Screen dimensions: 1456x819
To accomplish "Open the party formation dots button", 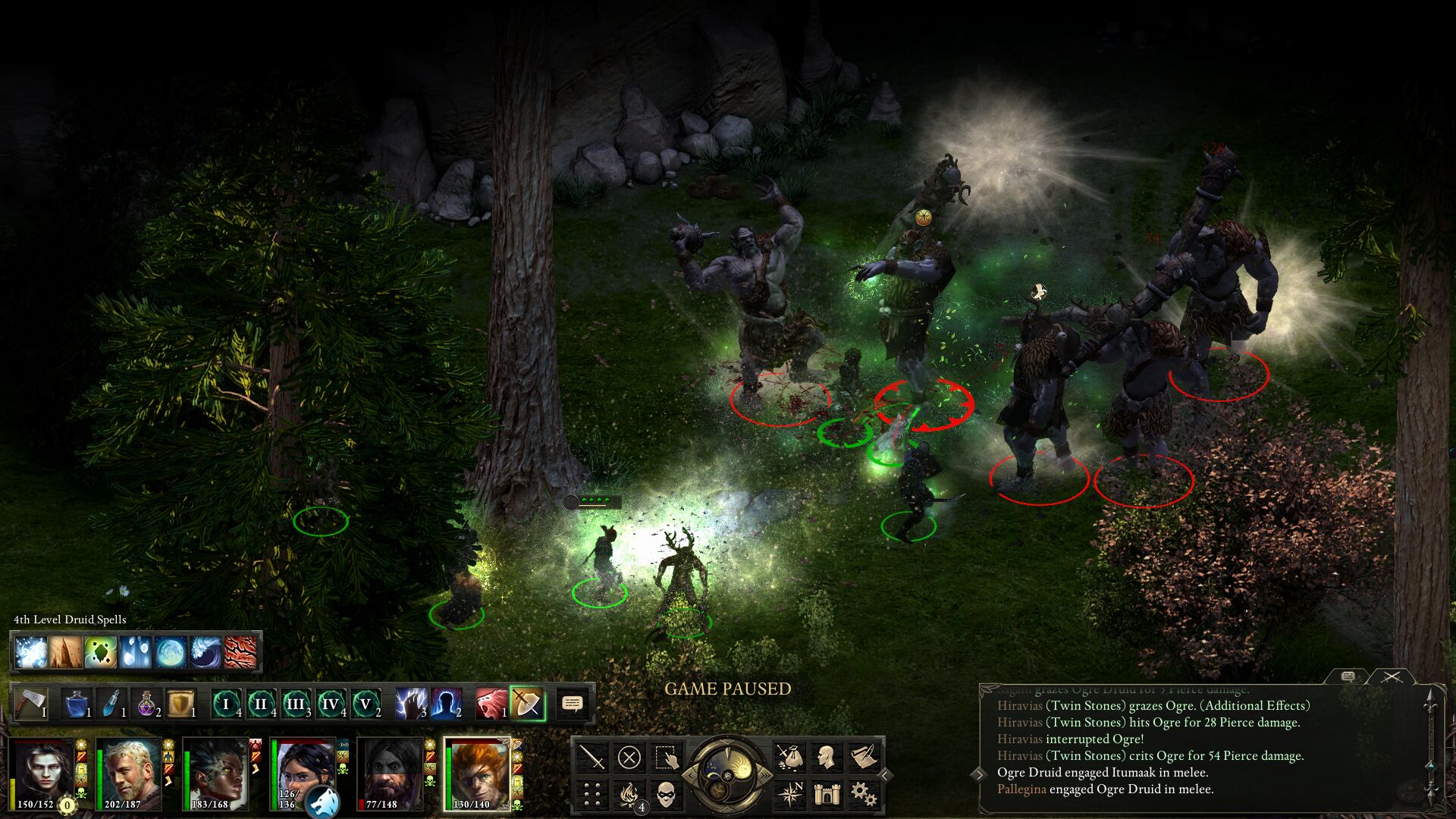I will click(592, 794).
